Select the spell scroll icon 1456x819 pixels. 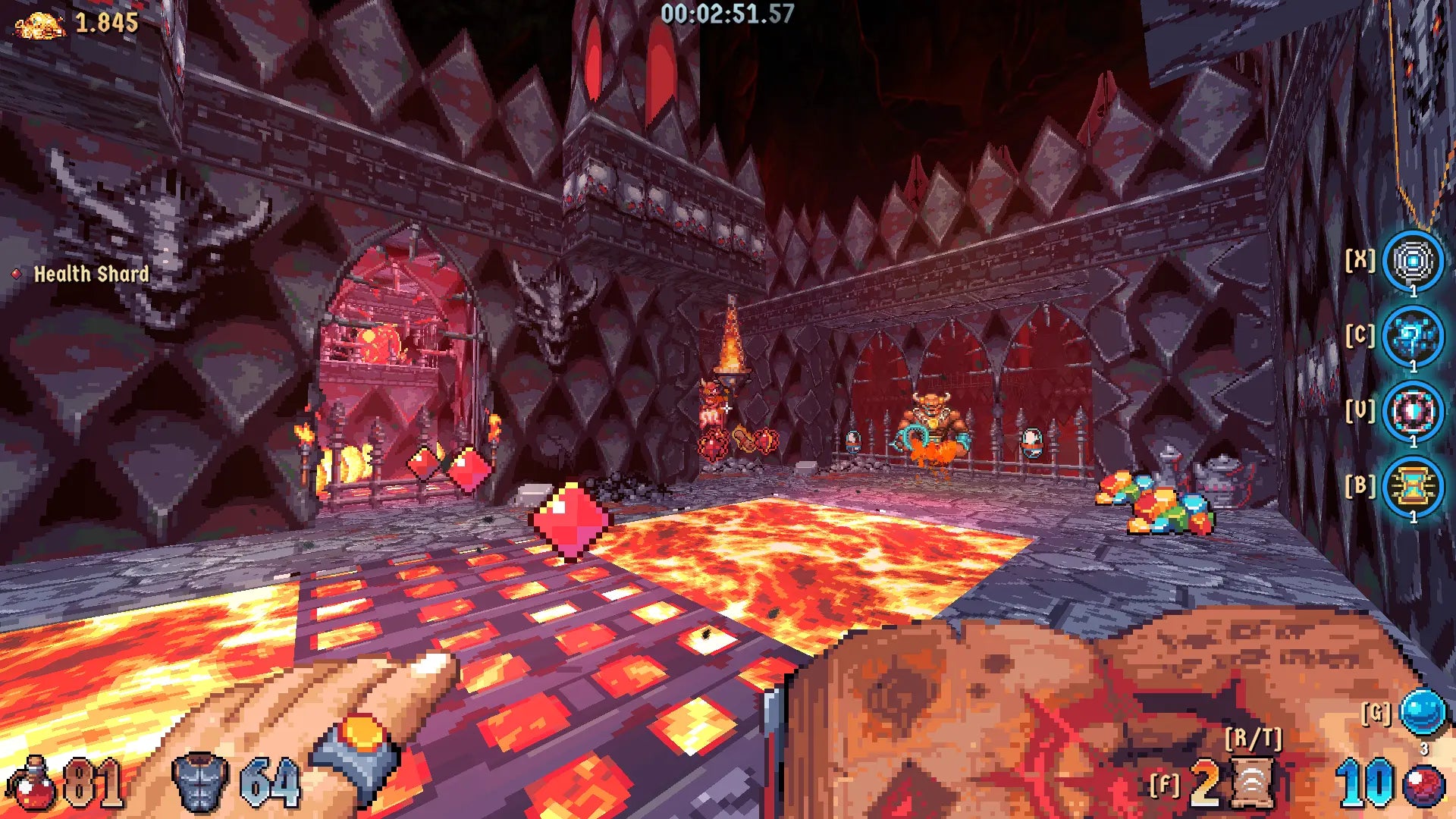click(1253, 783)
